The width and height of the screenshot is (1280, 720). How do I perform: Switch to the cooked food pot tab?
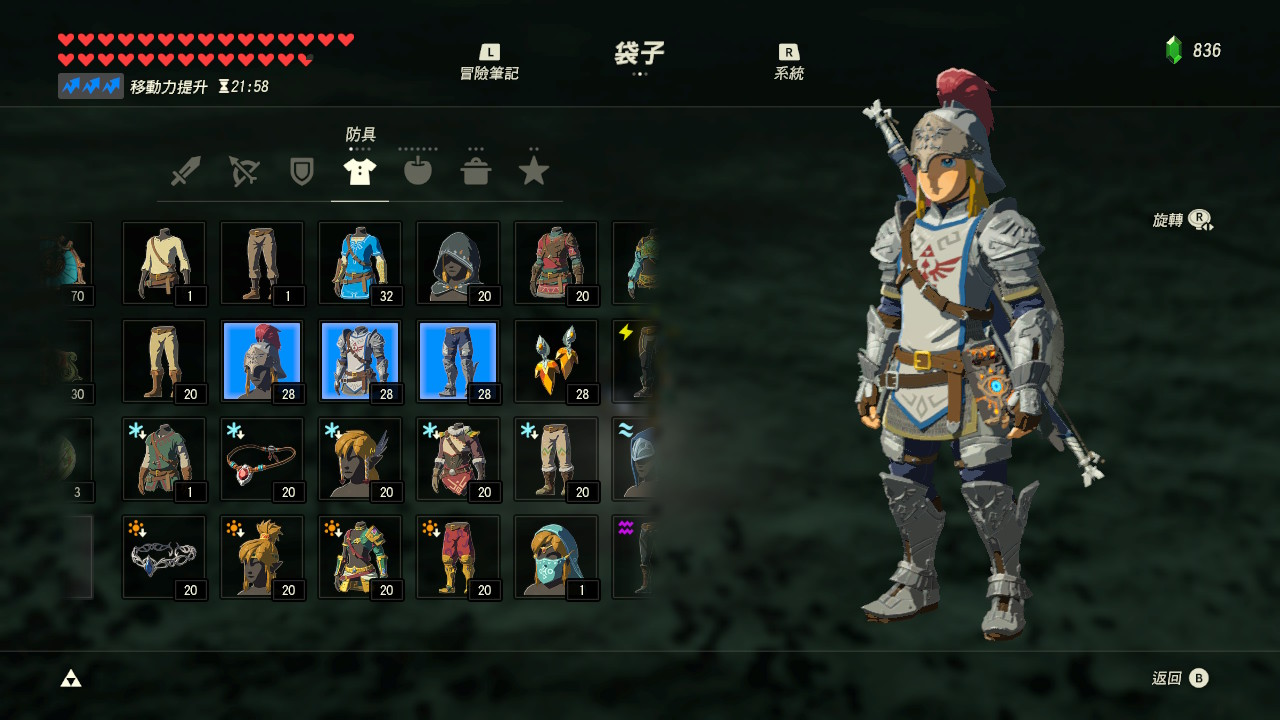(x=476, y=169)
